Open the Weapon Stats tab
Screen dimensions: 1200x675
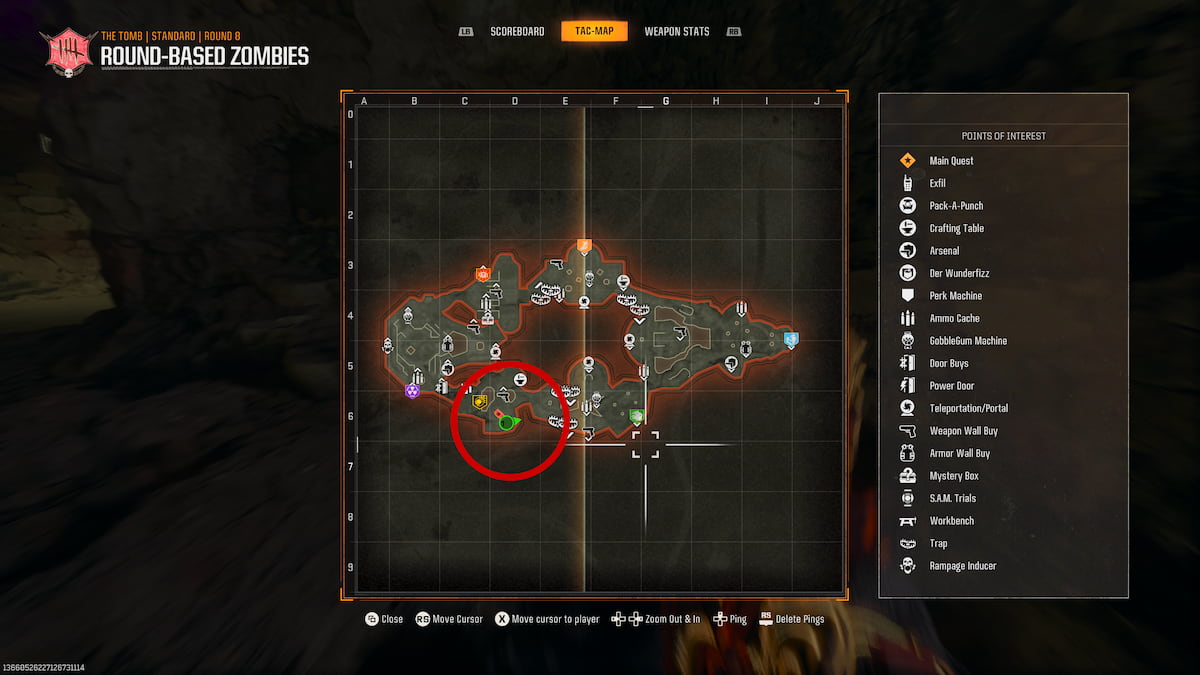676,32
